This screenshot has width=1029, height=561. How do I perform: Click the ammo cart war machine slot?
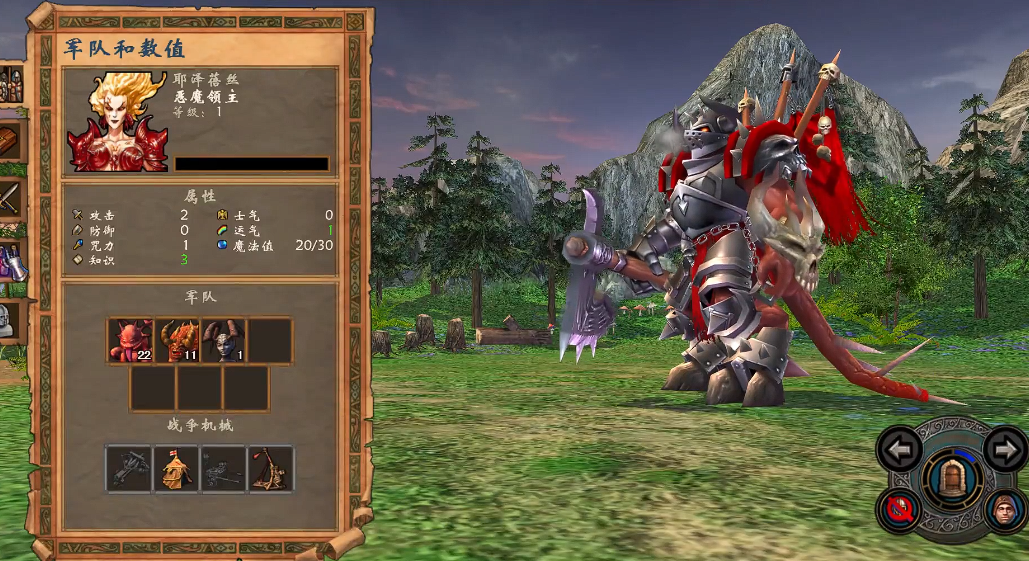224,469
